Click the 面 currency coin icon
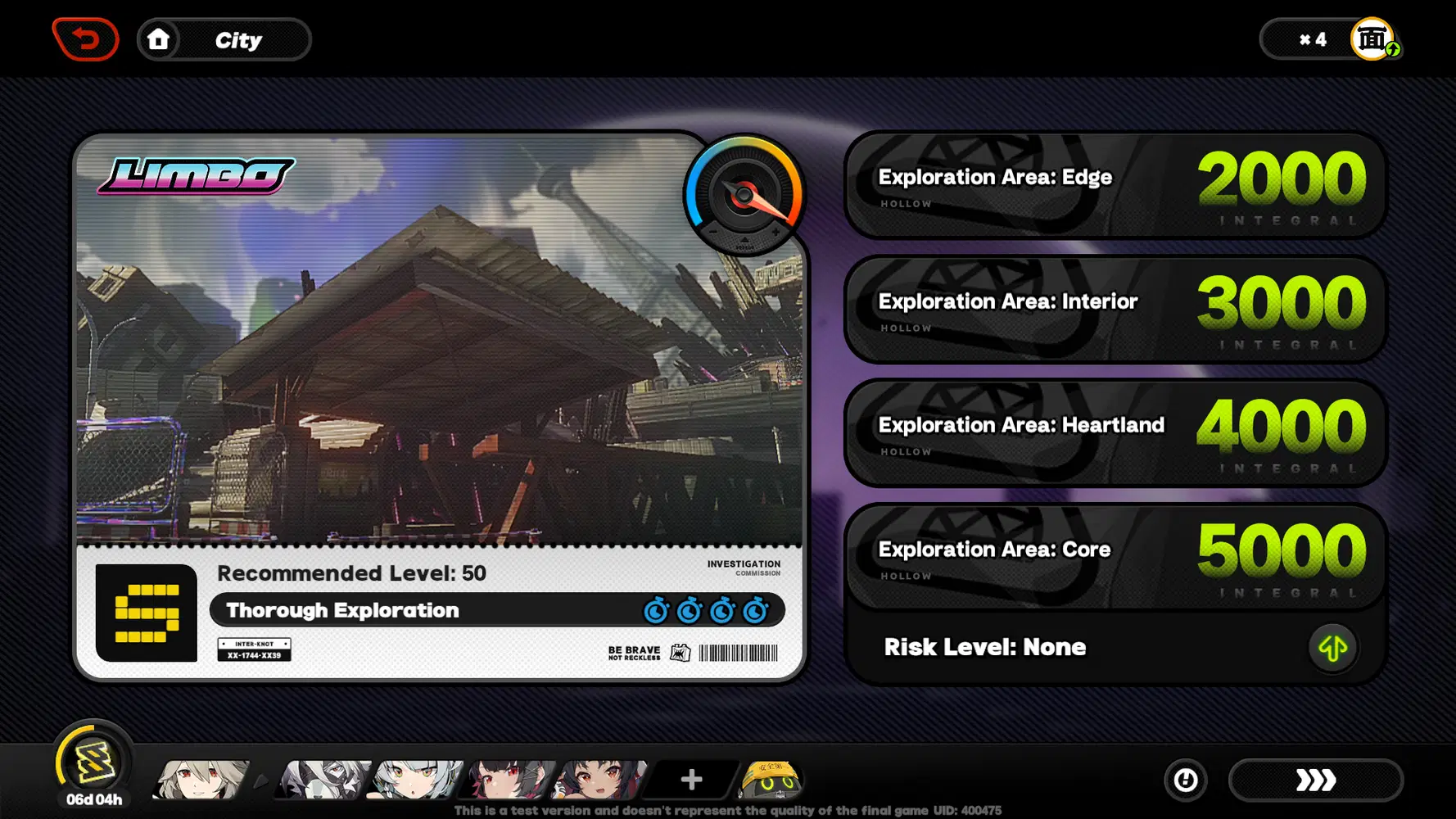The height and width of the screenshot is (819, 1456). pyautogui.click(x=1372, y=37)
